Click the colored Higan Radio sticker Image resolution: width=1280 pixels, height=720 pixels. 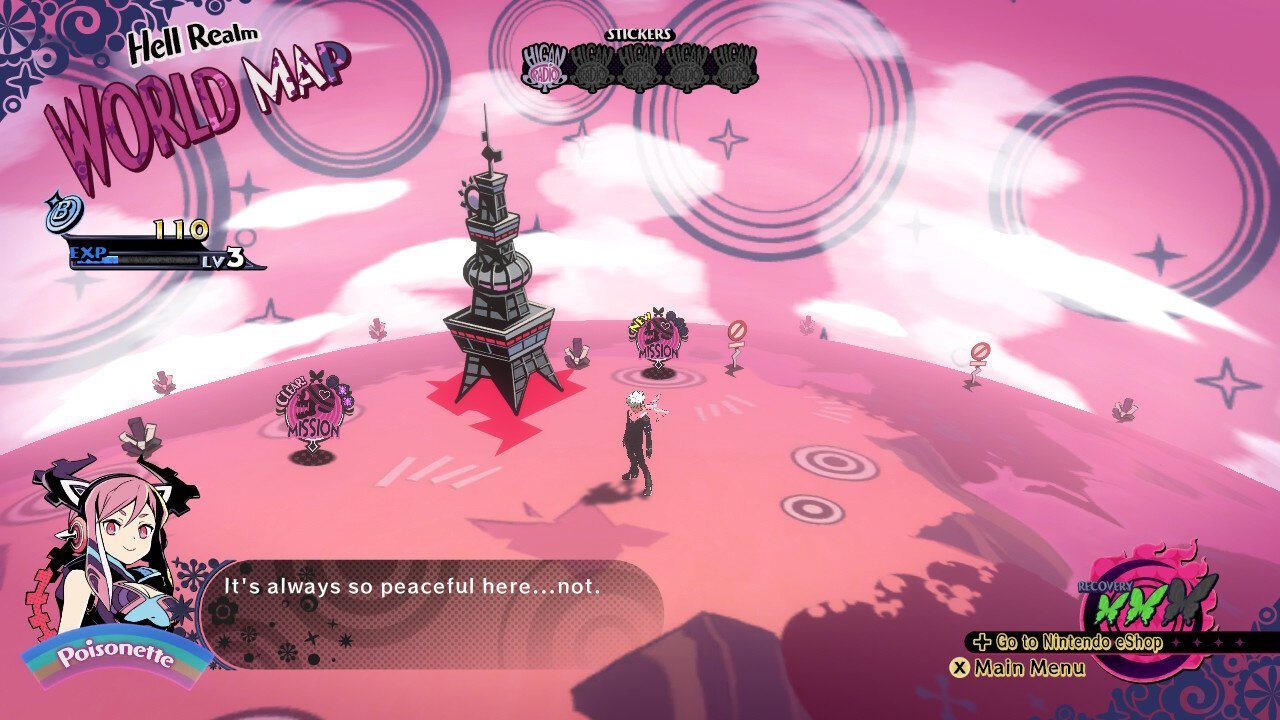pos(546,67)
